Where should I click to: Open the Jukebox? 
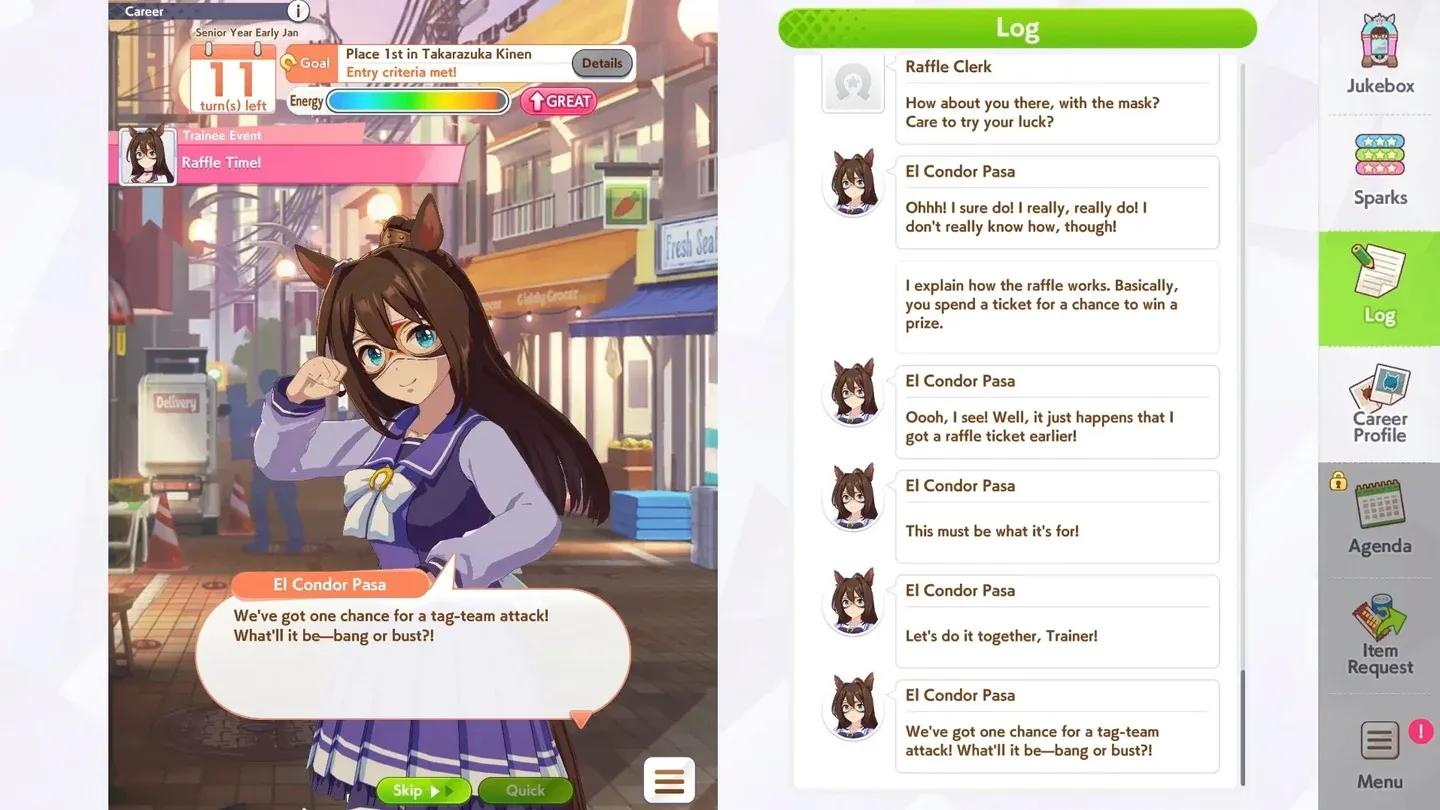tap(1379, 57)
